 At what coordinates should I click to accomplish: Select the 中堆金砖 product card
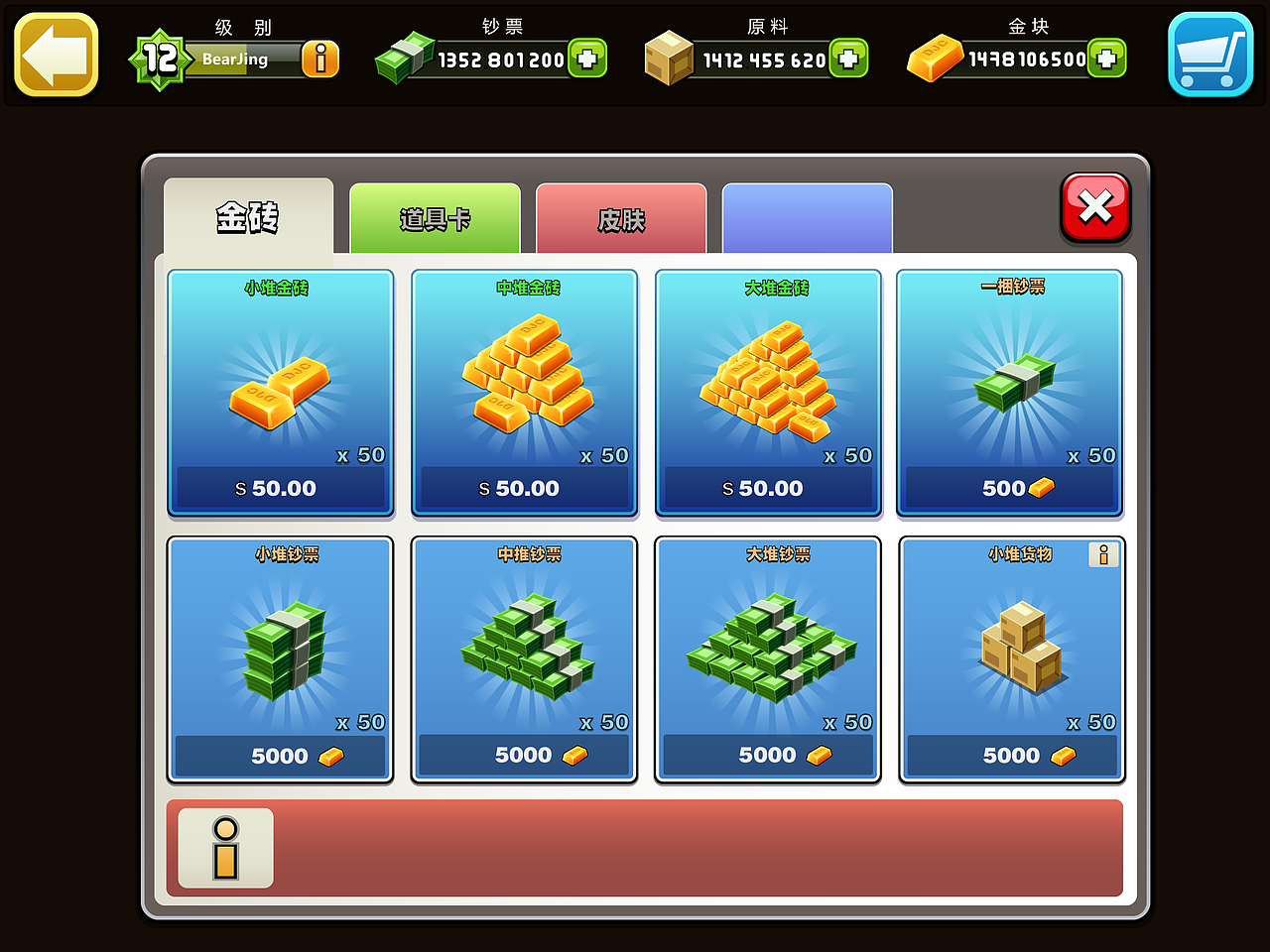point(523,392)
